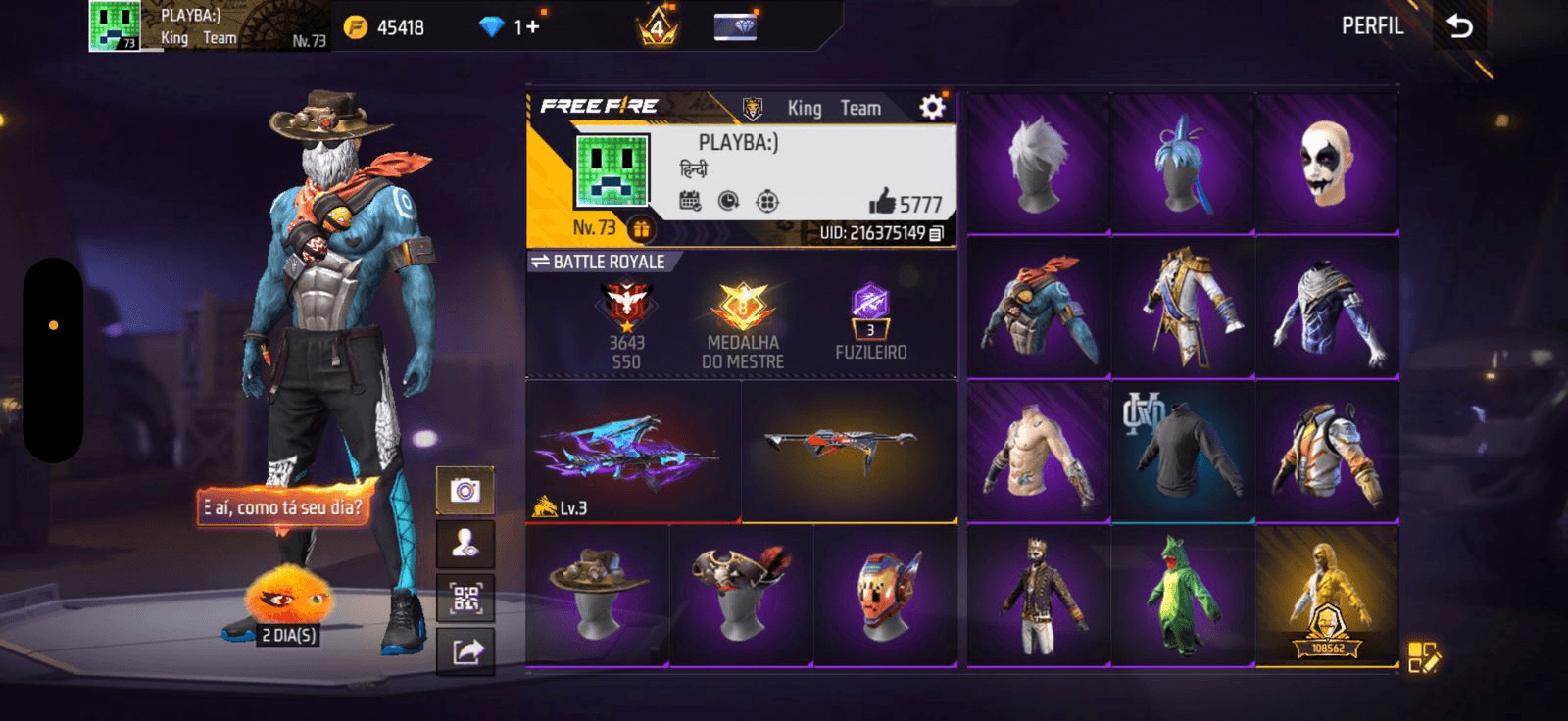
Task: Open the Medalha do Mestre badge
Action: pos(743,325)
